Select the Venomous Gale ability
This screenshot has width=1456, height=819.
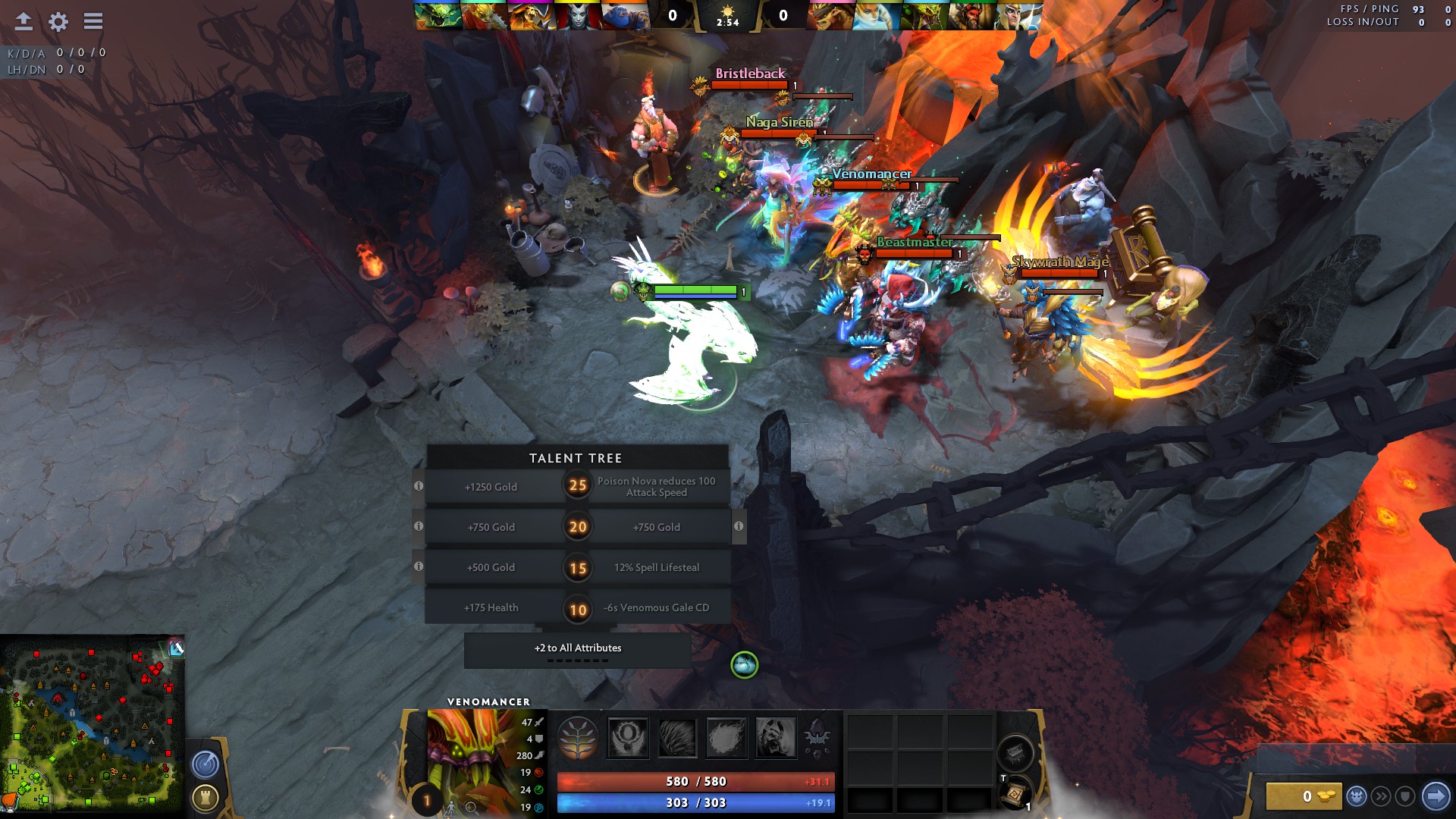click(627, 738)
